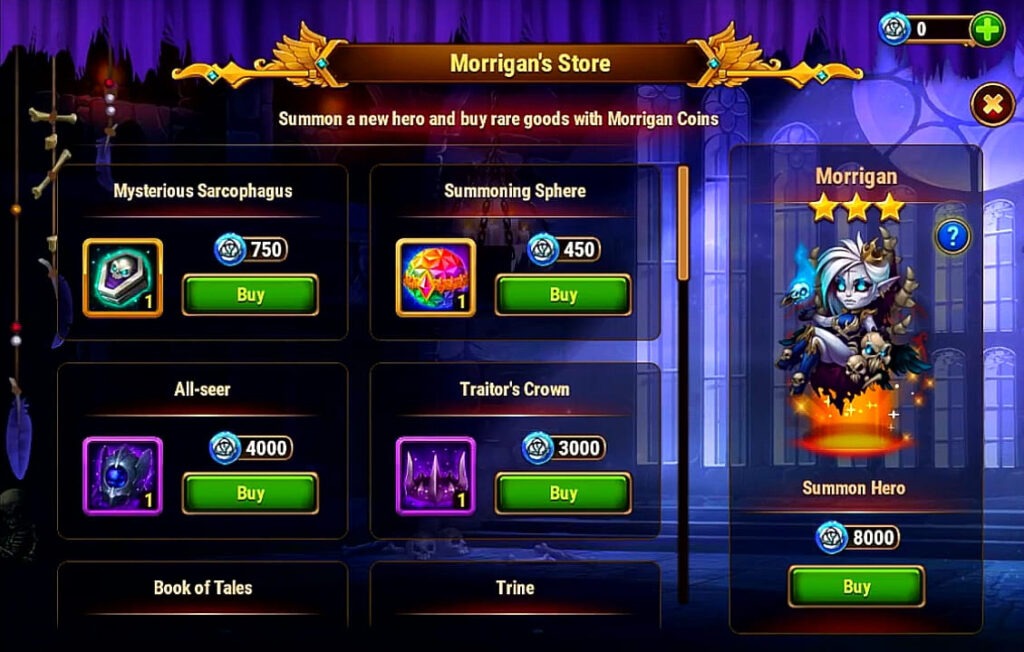Buy the Summoning Sphere for 450 coins

[x=563, y=295]
